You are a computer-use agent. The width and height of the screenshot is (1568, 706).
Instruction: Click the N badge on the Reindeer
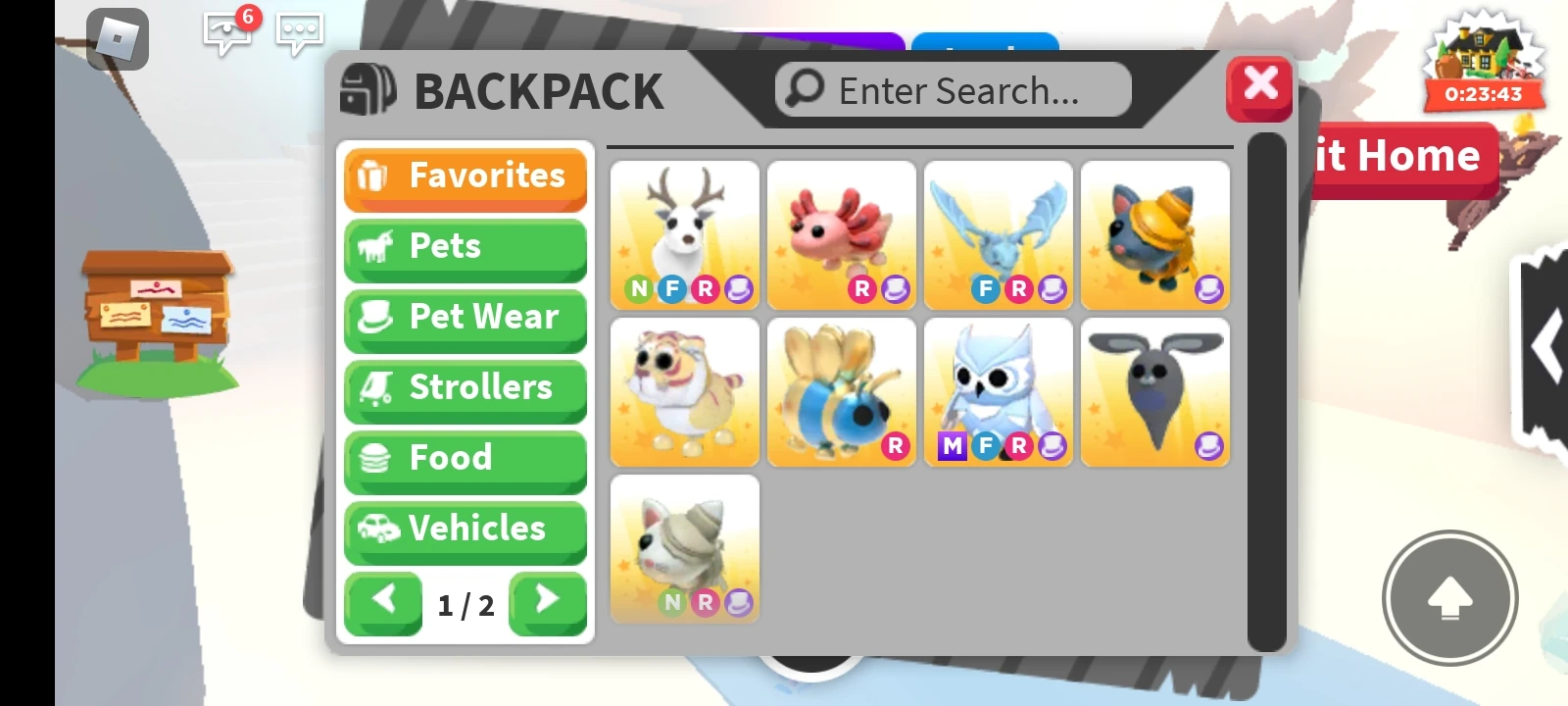(638, 288)
